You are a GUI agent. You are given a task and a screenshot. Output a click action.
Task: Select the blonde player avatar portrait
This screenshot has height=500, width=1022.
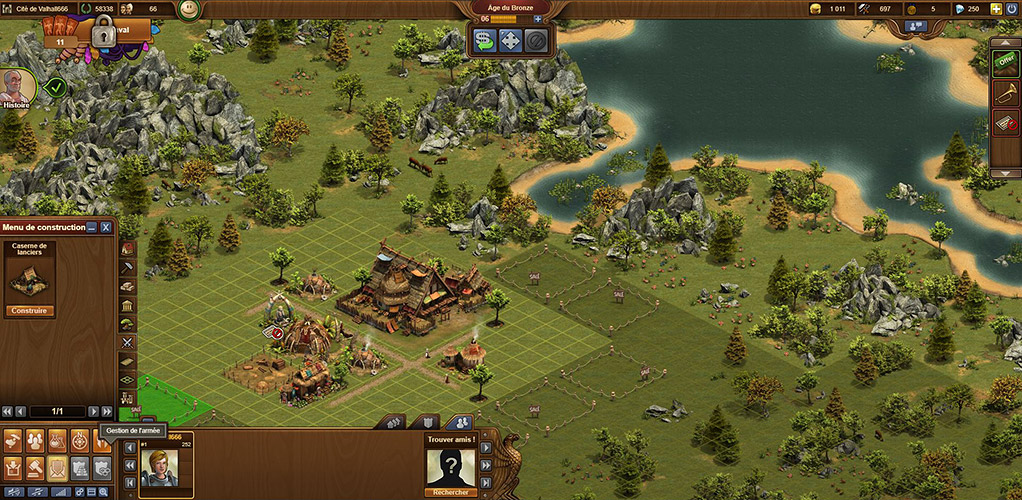[158, 466]
